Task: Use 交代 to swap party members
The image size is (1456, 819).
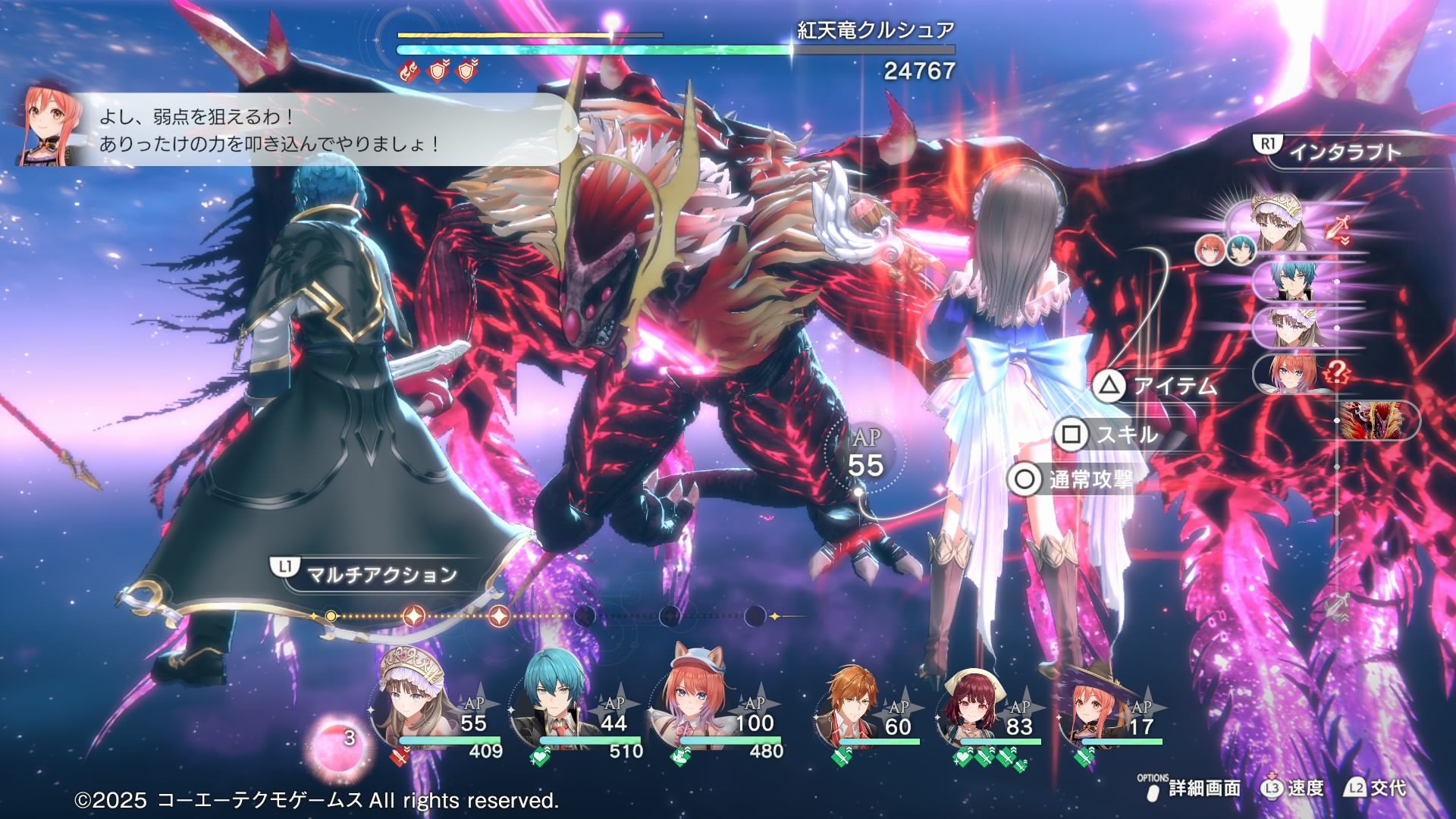Action: click(1376, 789)
